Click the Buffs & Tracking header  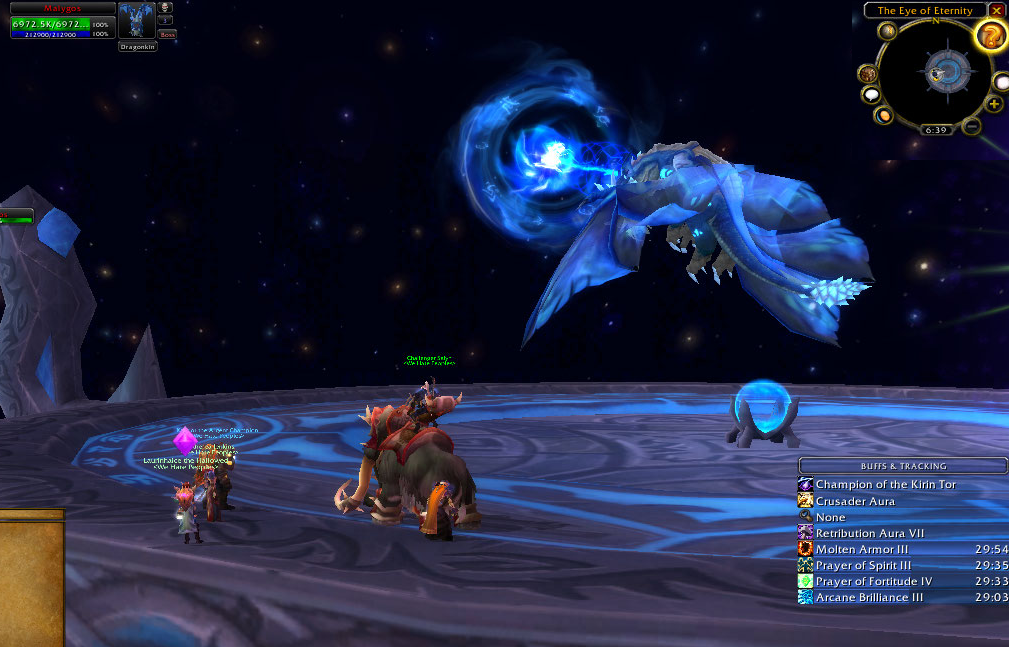coord(903,466)
